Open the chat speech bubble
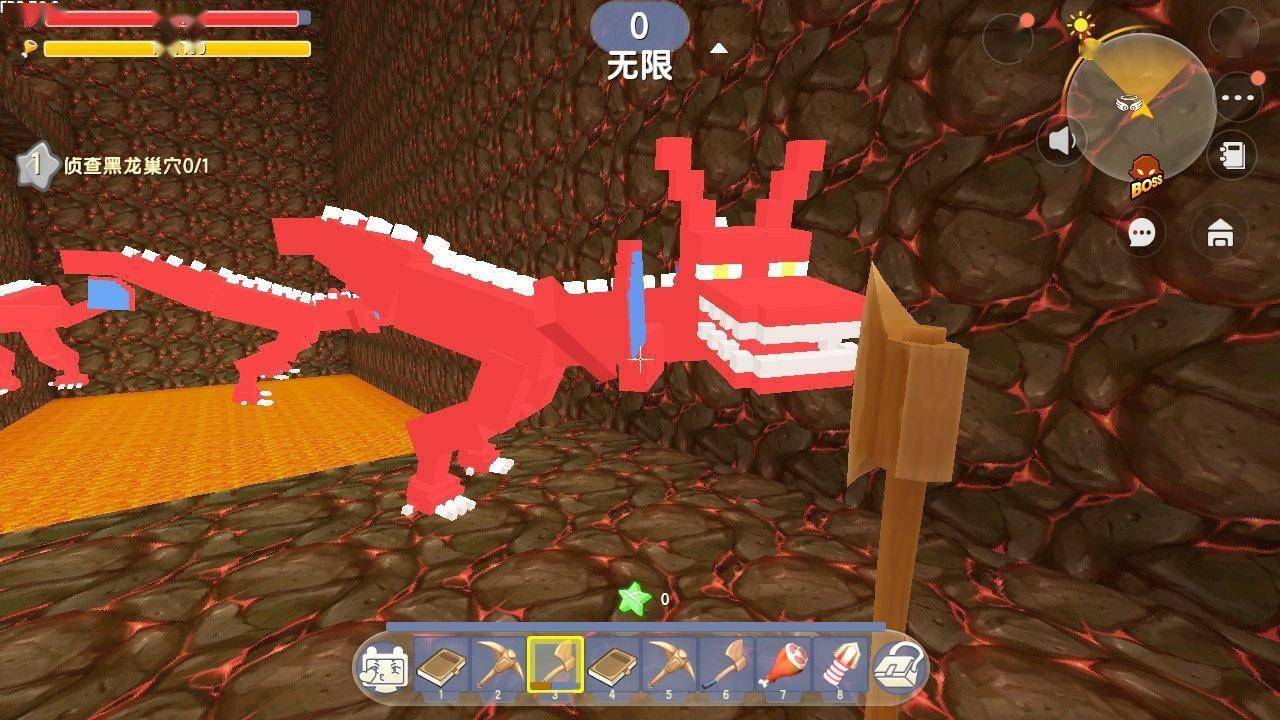The height and width of the screenshot is (720, 1280). point(1141,233)
